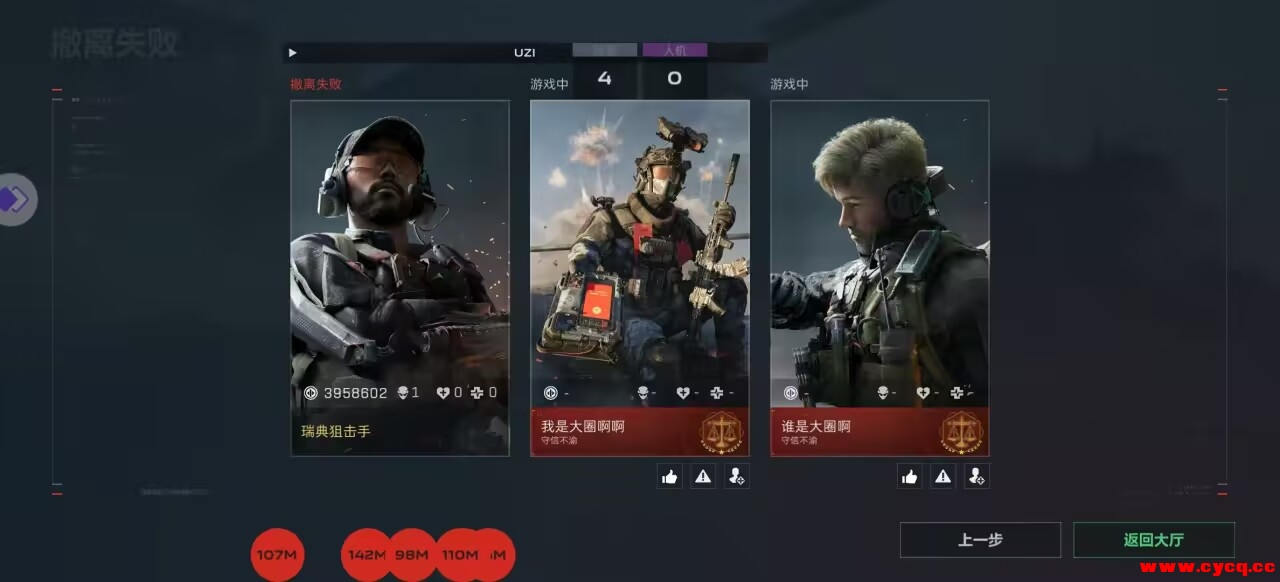1280x582 pixels.
Task: Like player 我是大圈啊啊 with thumbs-up
Action: click(x=670, y=477)
